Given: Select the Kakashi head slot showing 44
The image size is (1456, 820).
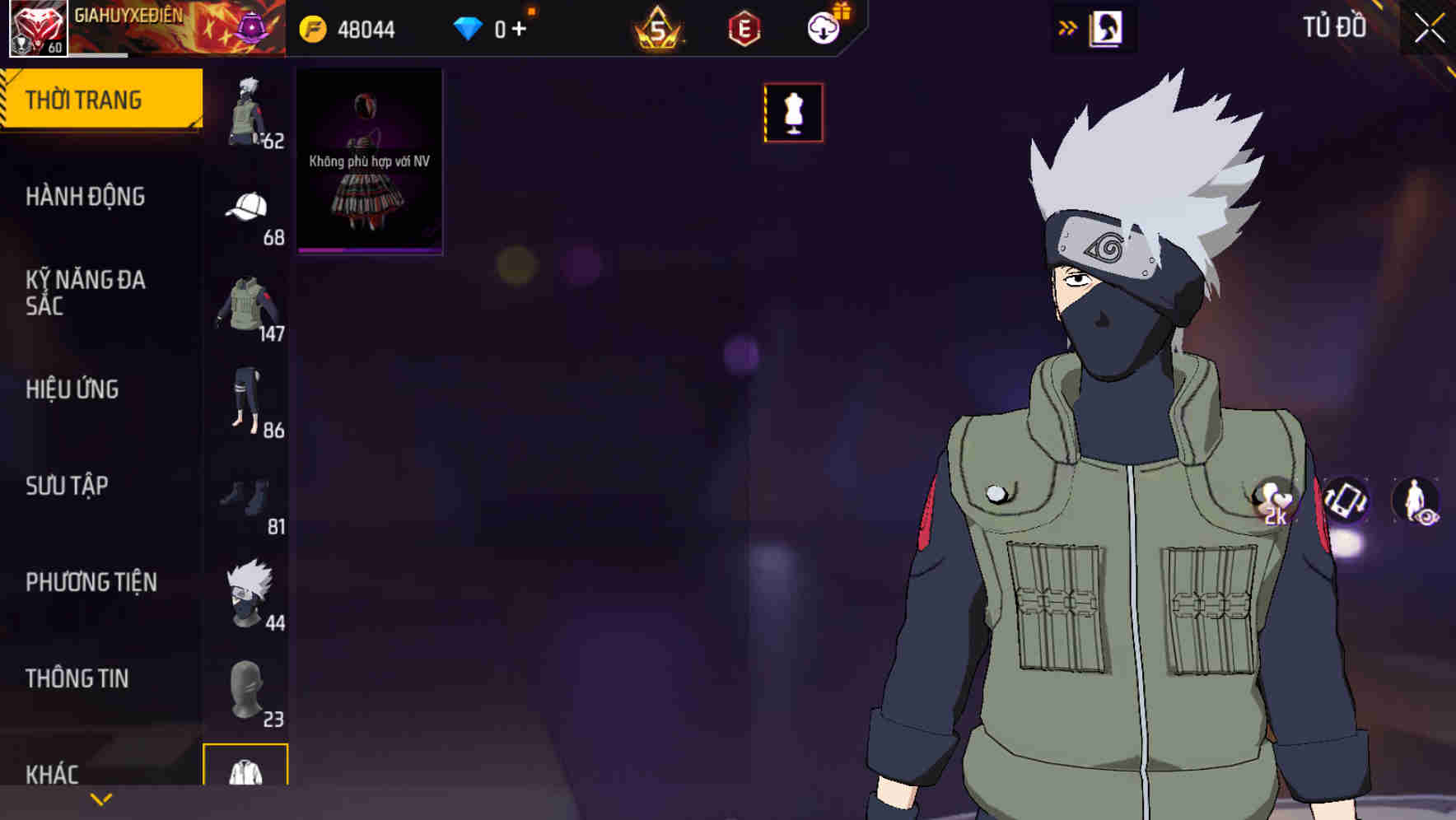Looking at the screenshot, I should [248, 594].
